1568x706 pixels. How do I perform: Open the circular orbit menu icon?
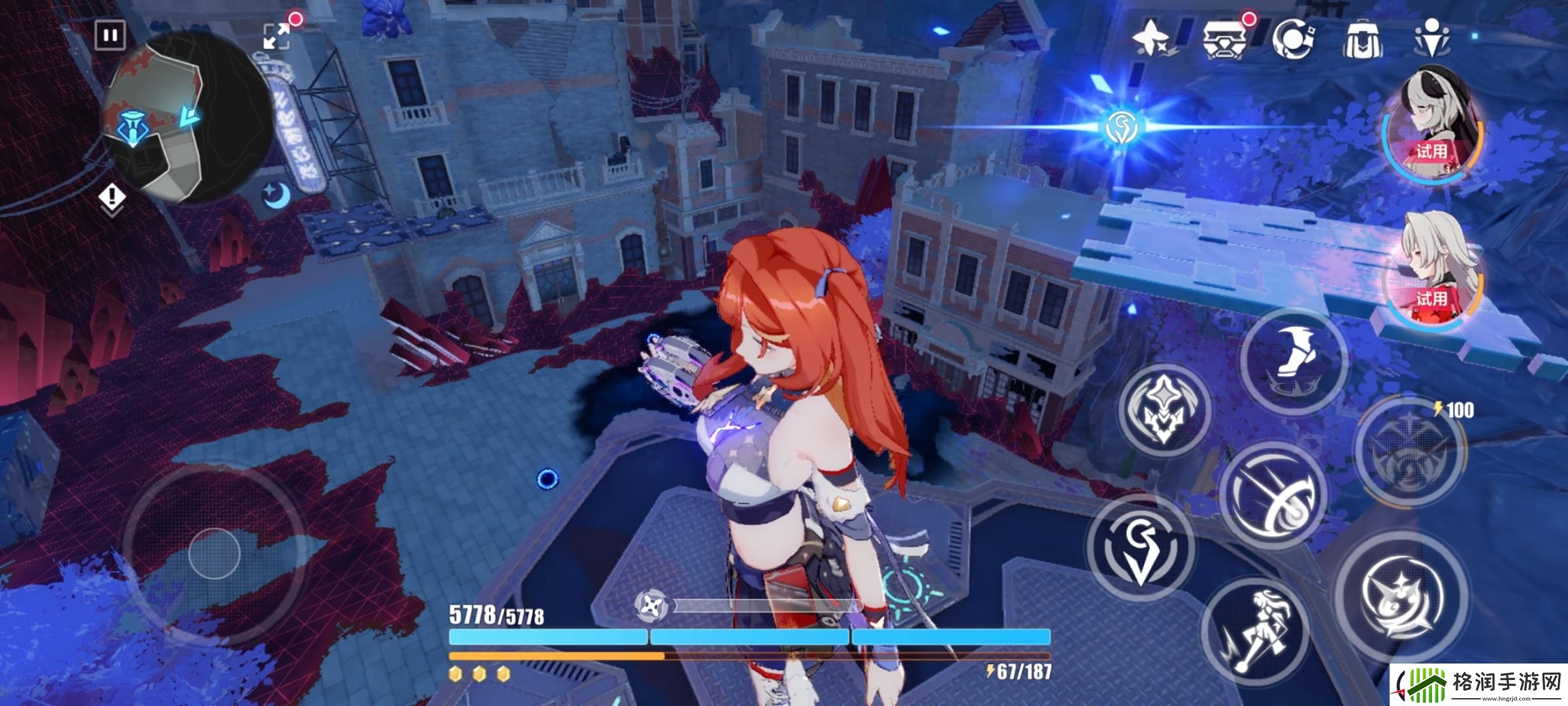point(1294,39)
